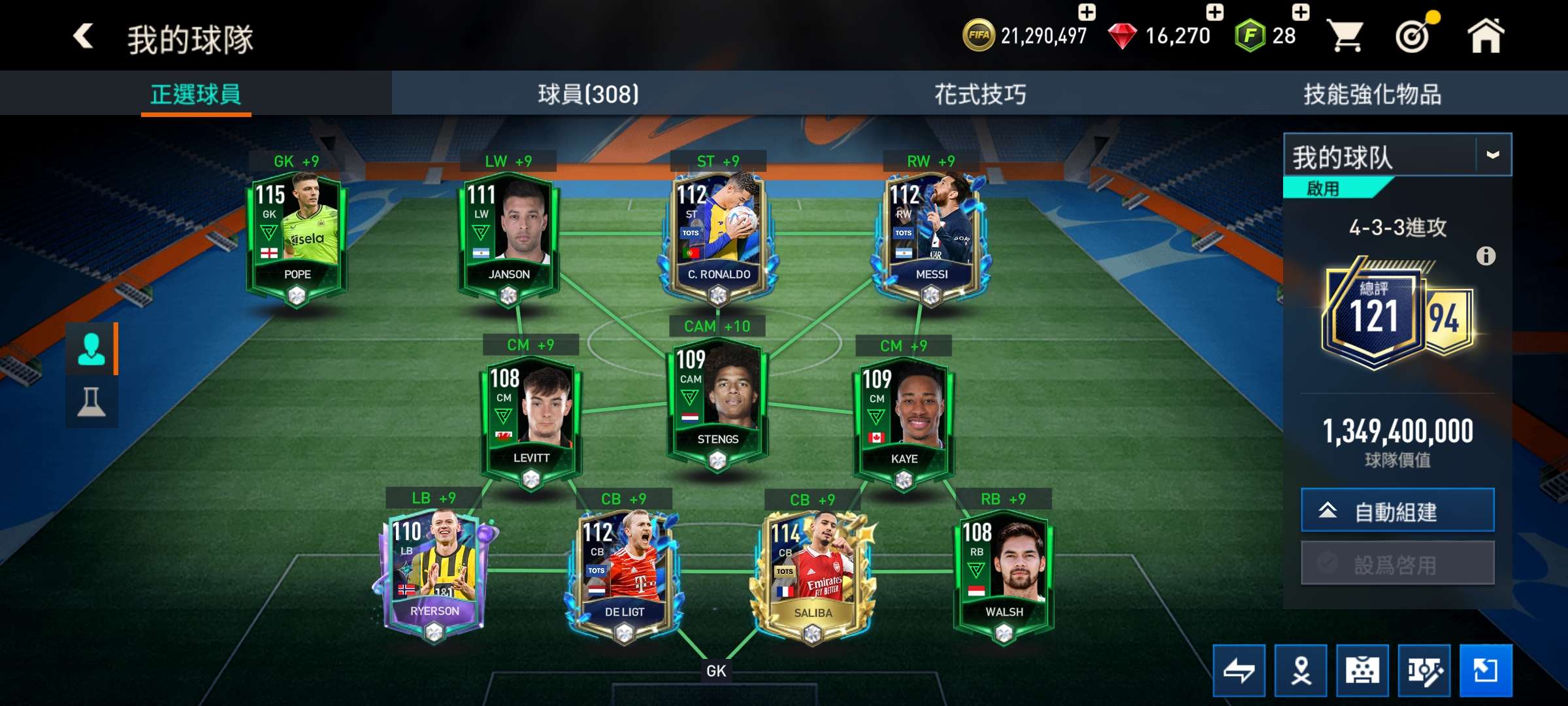Select the 技能強化物品 tab
The image size is (1568, 706).
(1372, 94)
